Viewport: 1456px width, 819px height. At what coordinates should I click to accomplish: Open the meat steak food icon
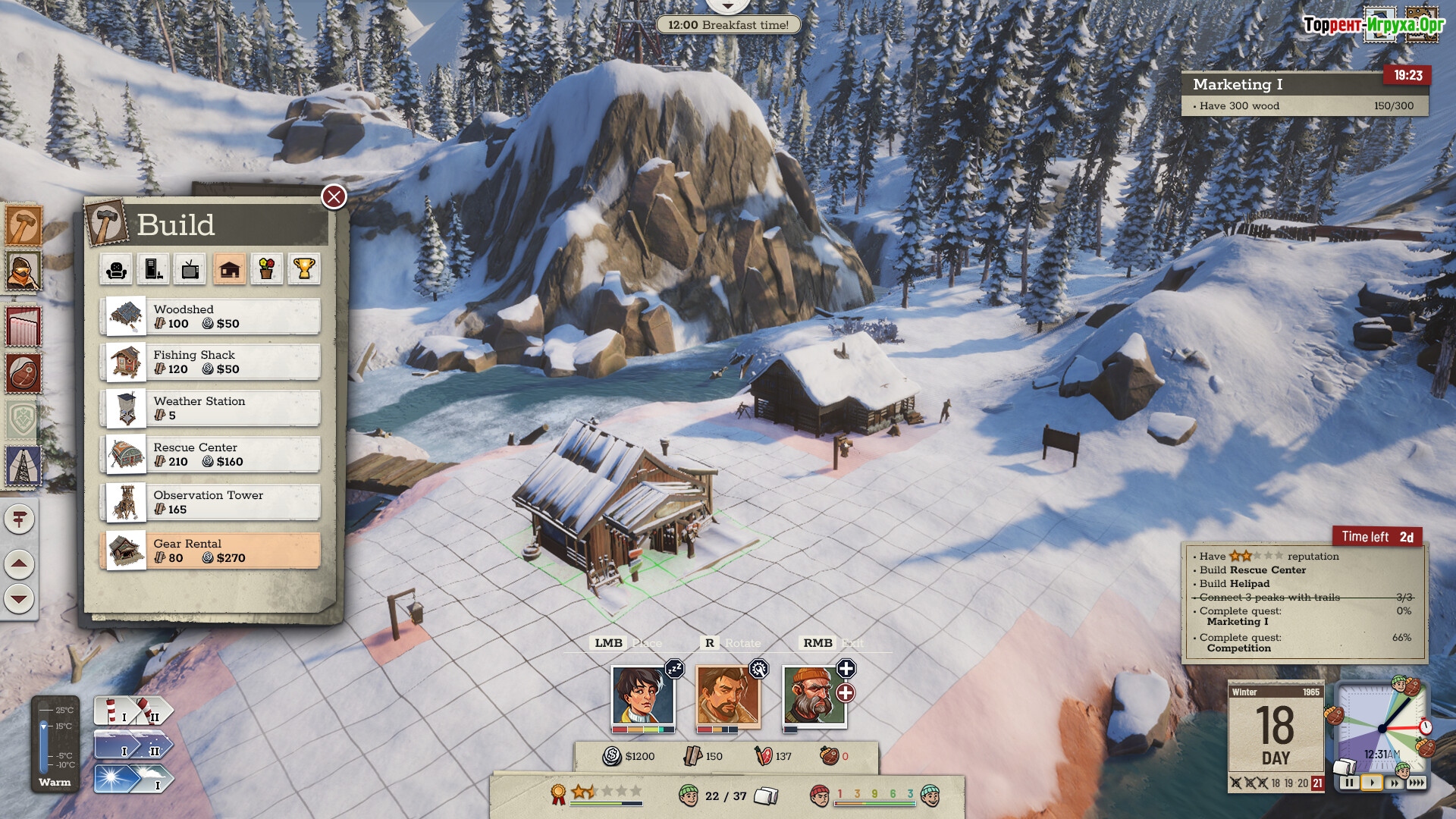(x=23, y=373)
